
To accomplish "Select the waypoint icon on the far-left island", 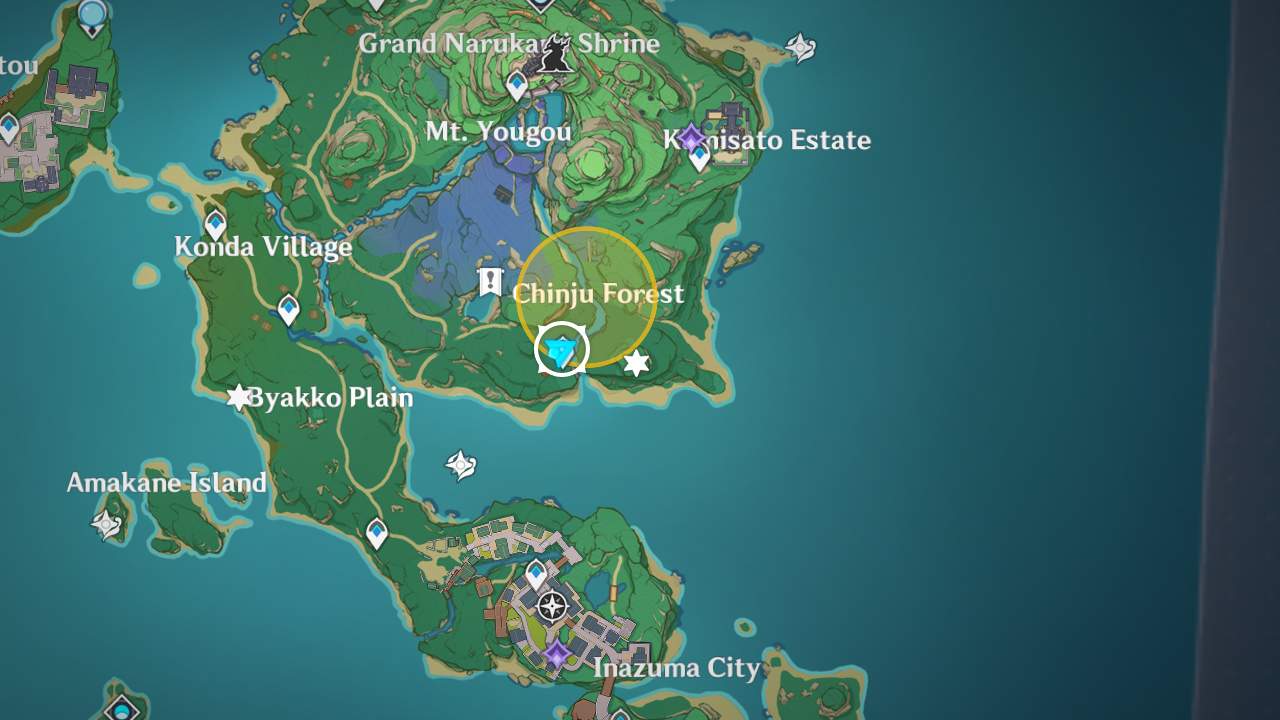I will pyautogui.click(x=8, y=126).
